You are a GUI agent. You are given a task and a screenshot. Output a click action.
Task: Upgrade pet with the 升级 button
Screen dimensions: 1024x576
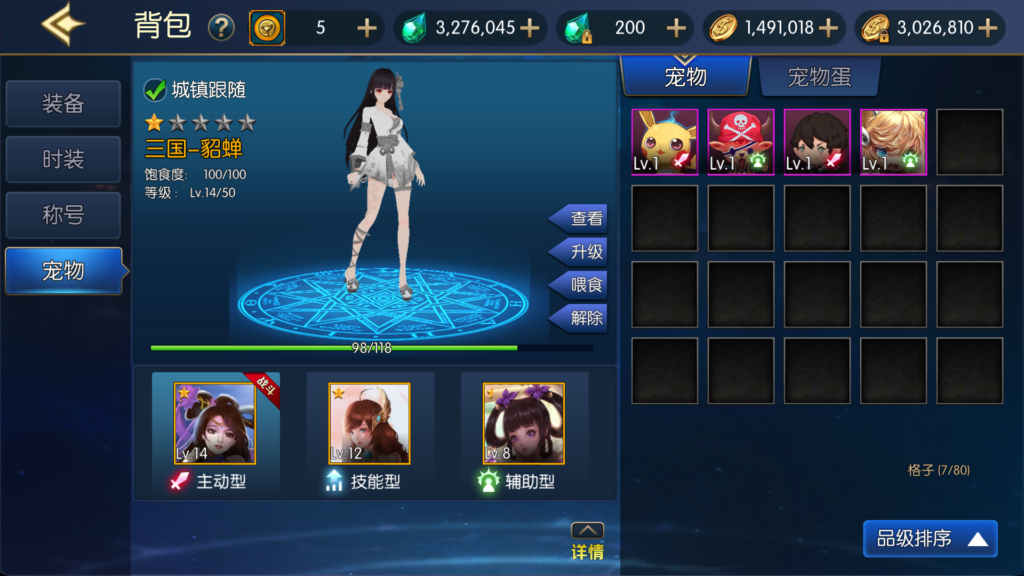pos(581,251)
